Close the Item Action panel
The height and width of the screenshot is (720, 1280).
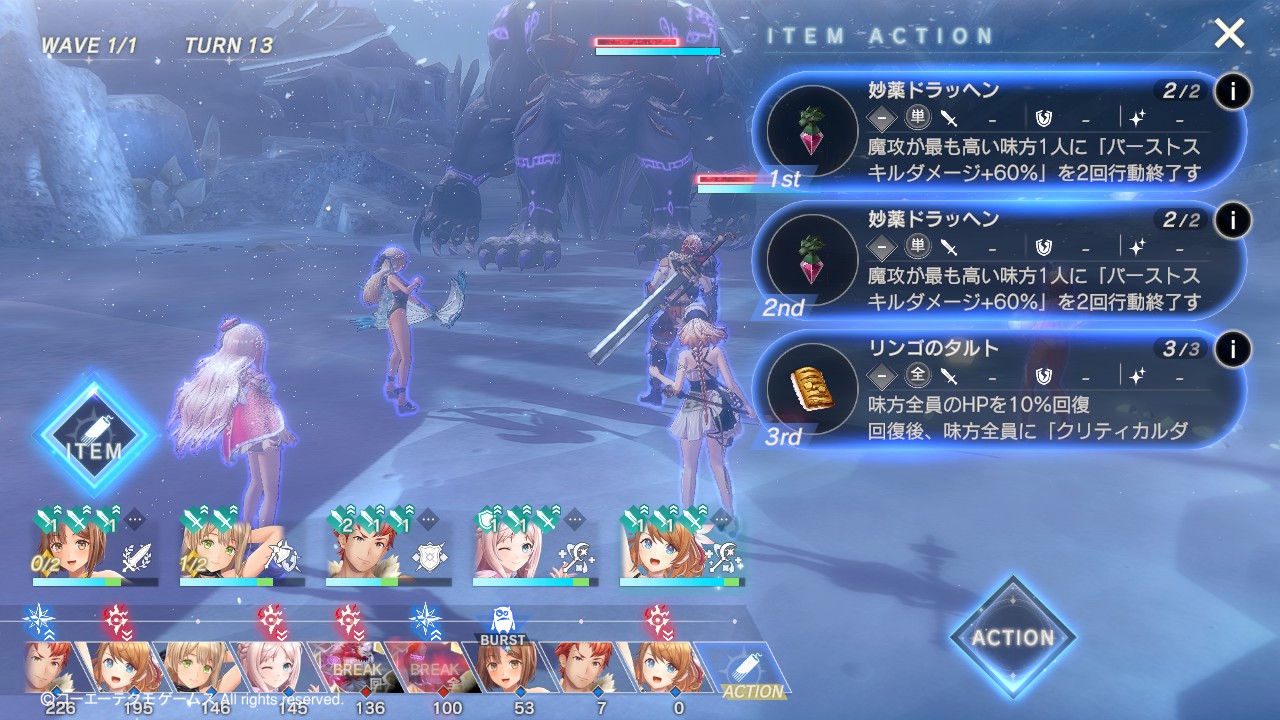point(1229,34)
